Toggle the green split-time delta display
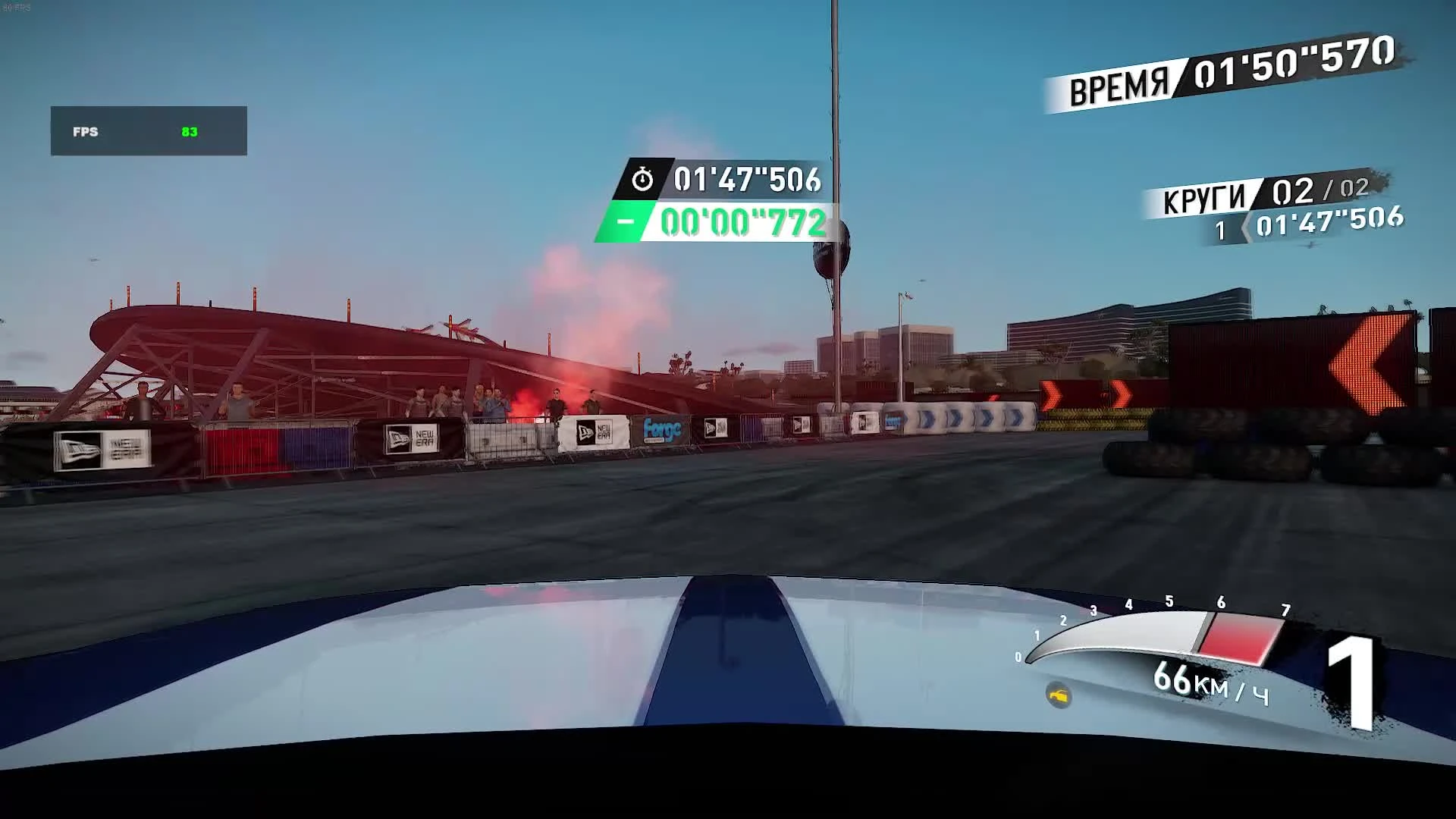 tap(739, 224)
